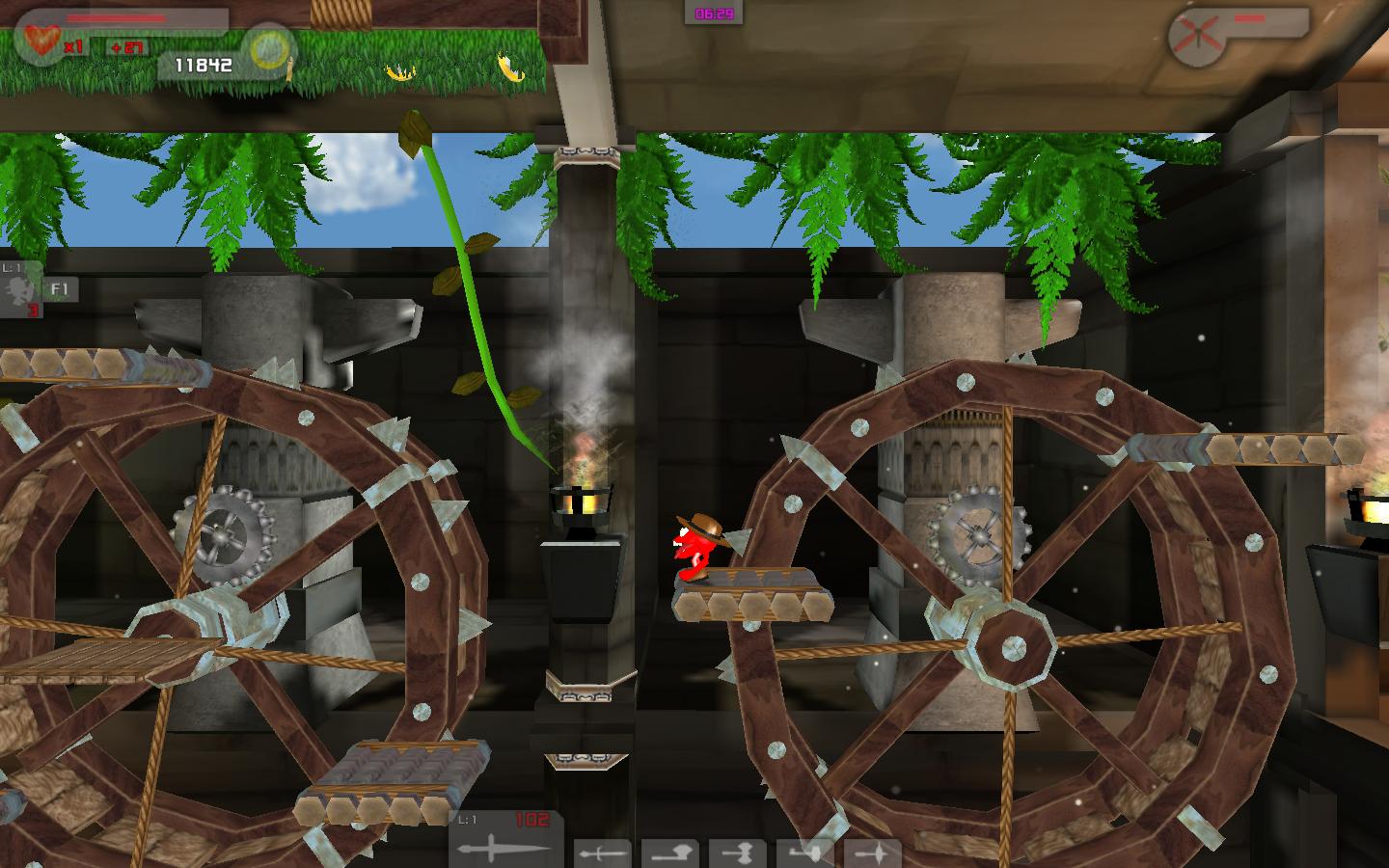The height and width of the screenshot is (868, 1389).
Task: Toggle the x1 lives display
Action: coord(73,45)
